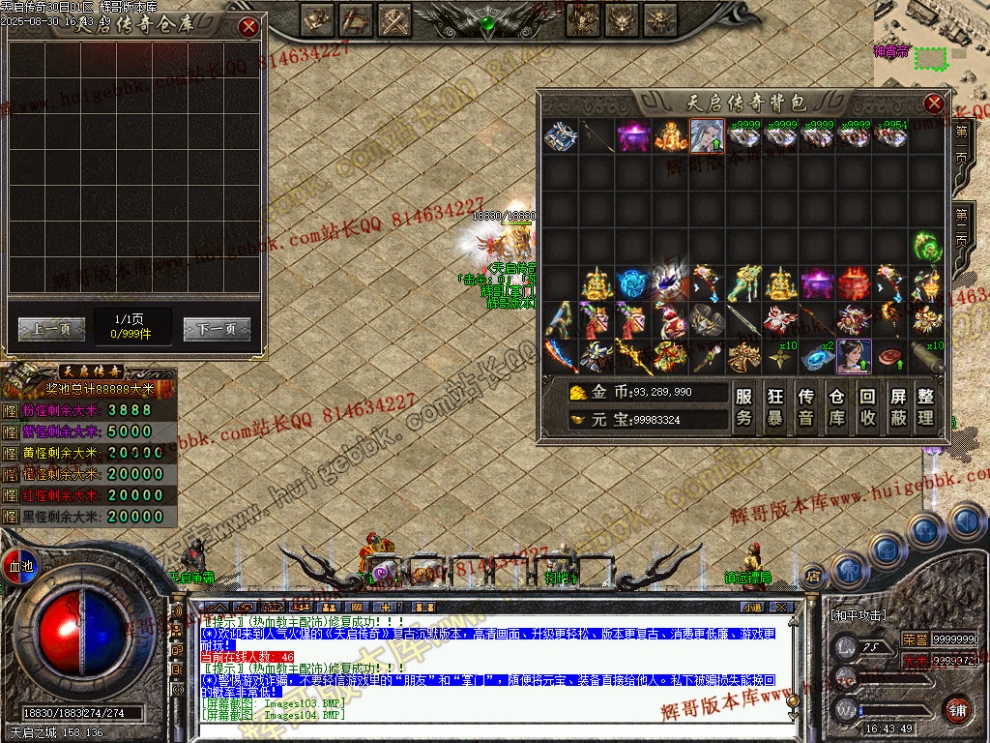The height and width of the screenshot is (743, 990).
Task: Go to the warehouse's 下一页 next page
Action: [216, 329]
